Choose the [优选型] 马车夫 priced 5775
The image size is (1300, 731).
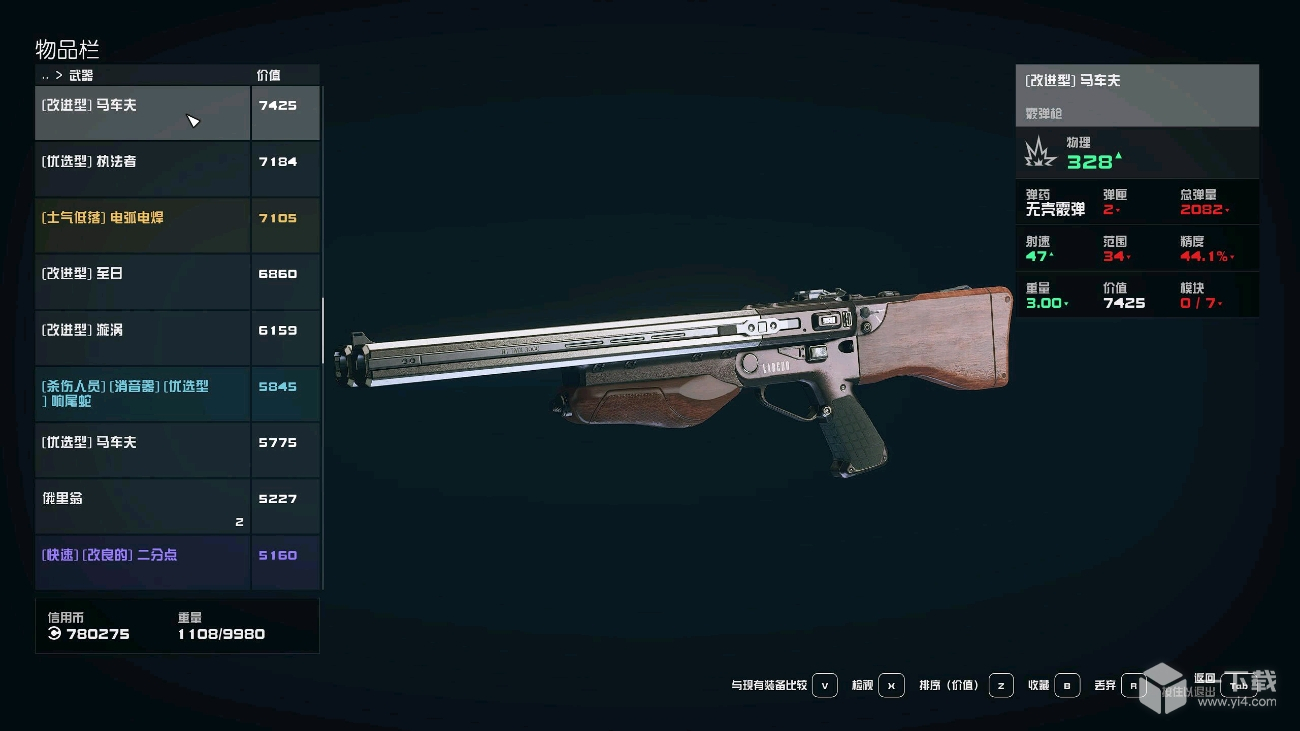pos(143,449)
